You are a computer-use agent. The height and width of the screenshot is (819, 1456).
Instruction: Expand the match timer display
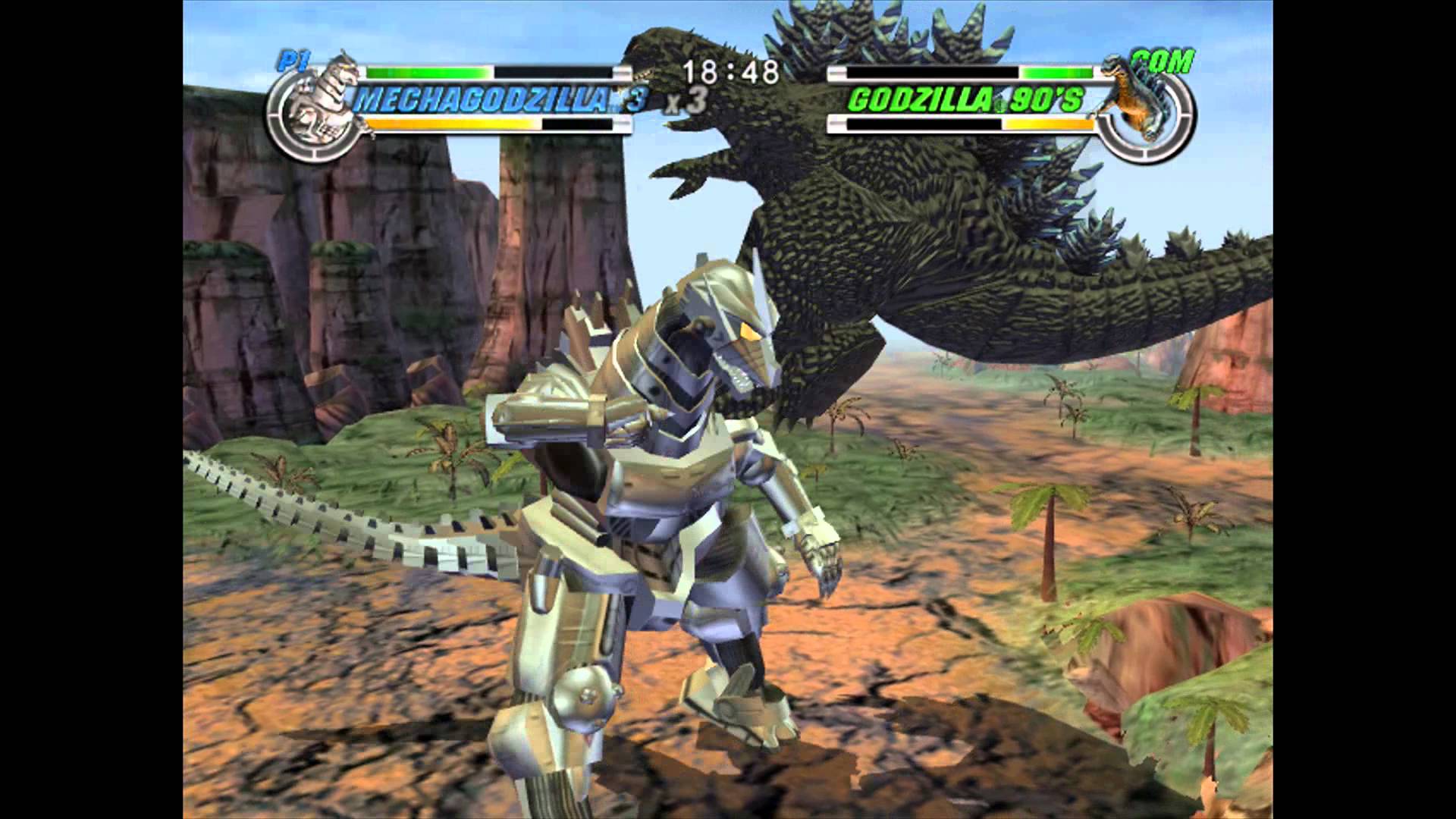point(730,71)
